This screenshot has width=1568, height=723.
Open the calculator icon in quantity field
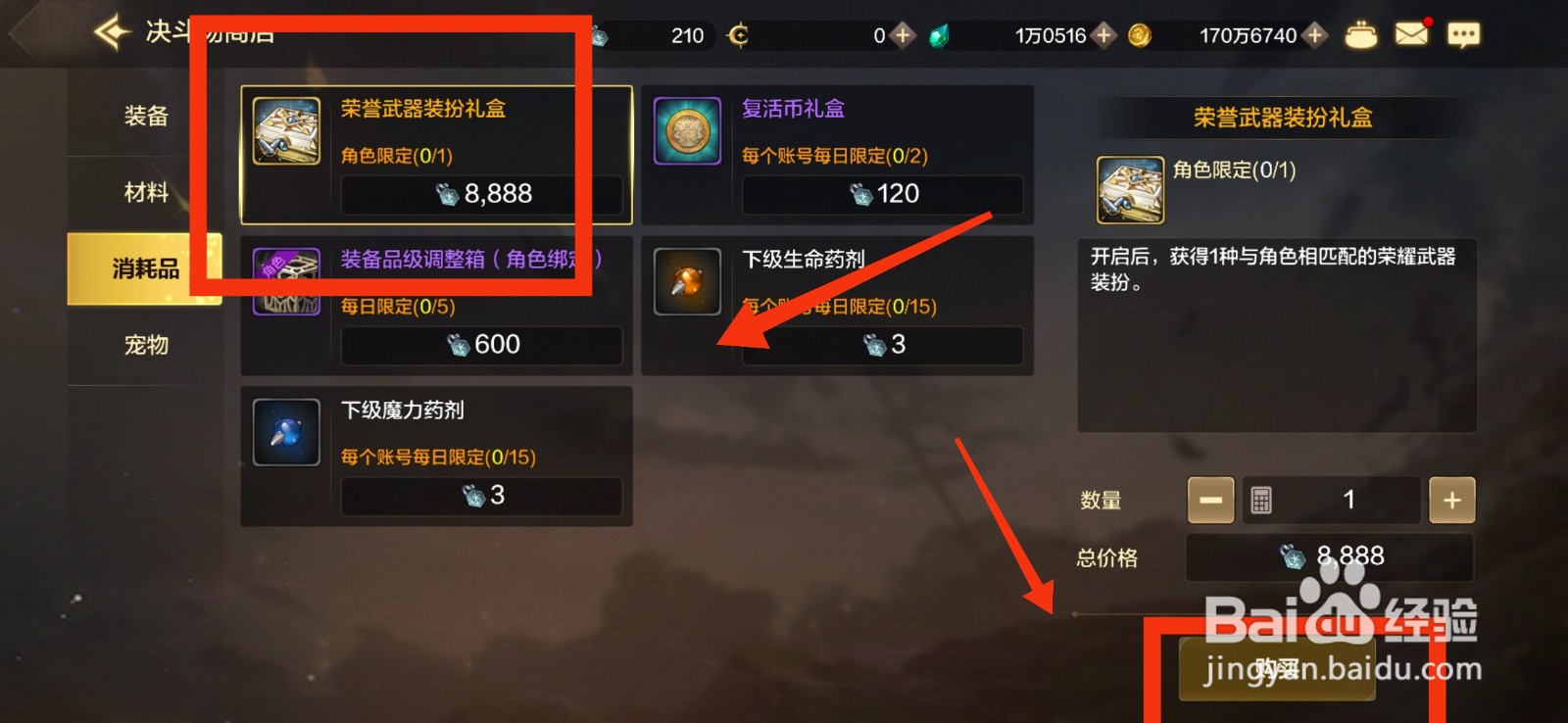pyautogui.click(x=1263, y=500)
